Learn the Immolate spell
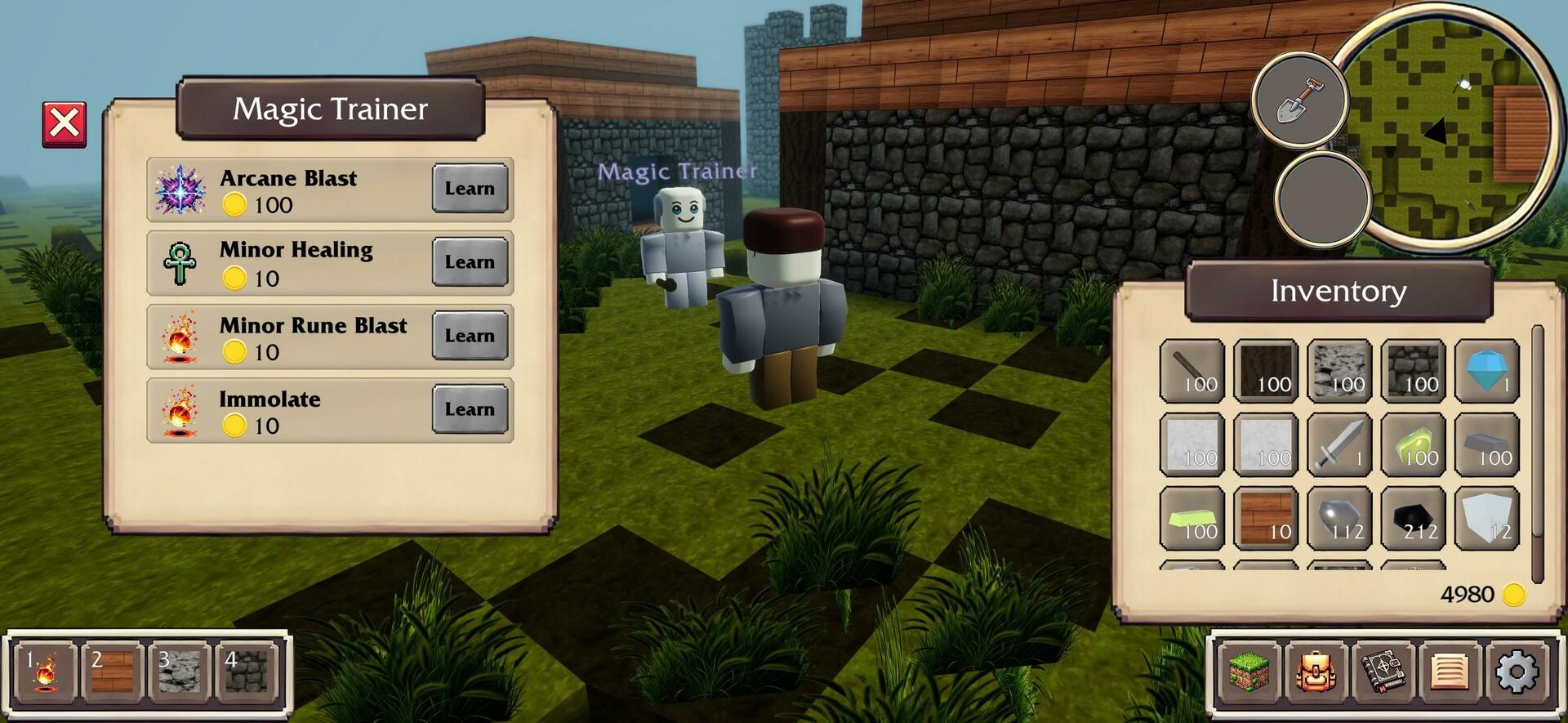Viewport: 1568px width, 723px height. [x=469, y=409]
